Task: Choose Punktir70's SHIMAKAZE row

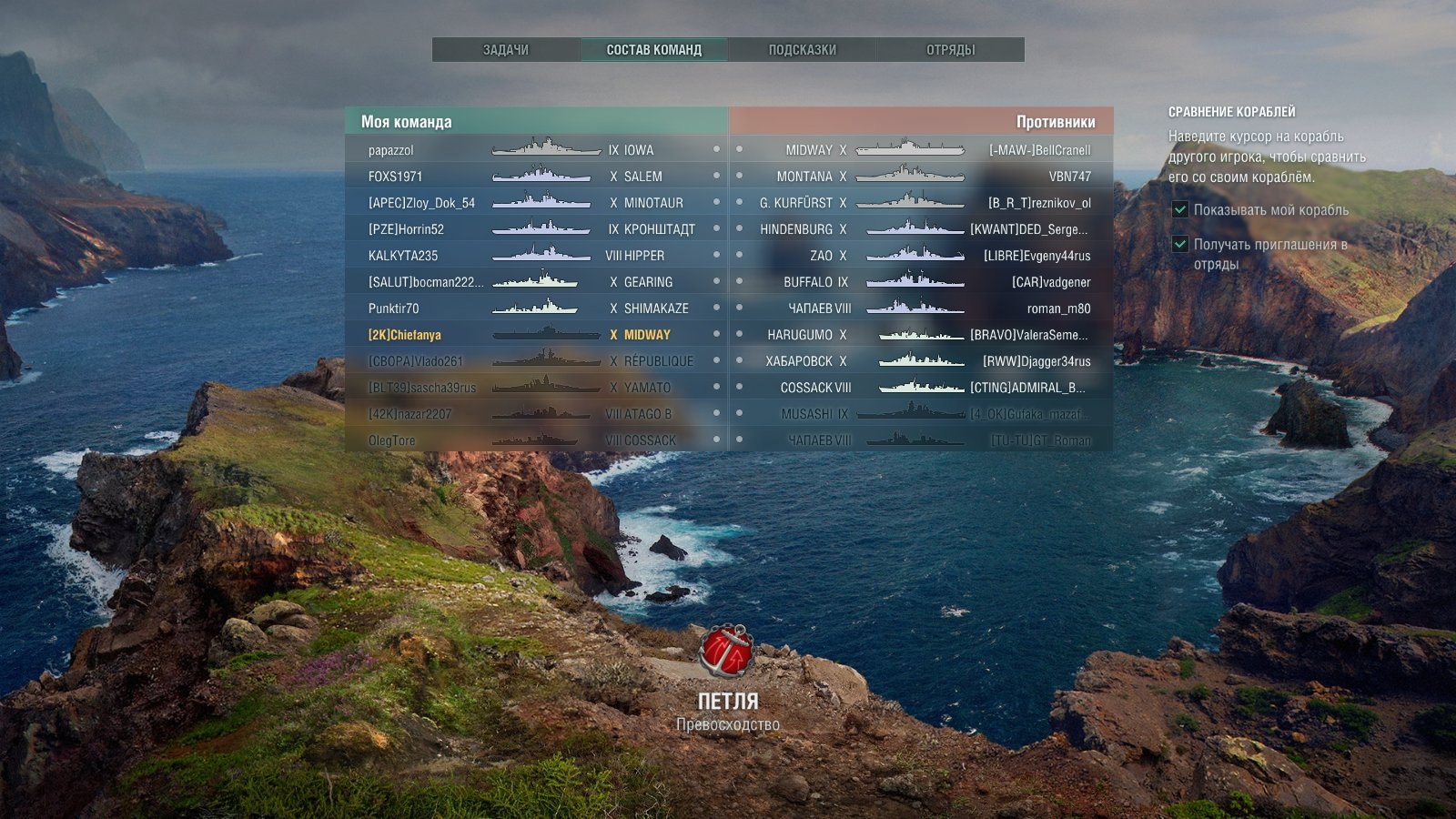Action: [x=536, y=308]
